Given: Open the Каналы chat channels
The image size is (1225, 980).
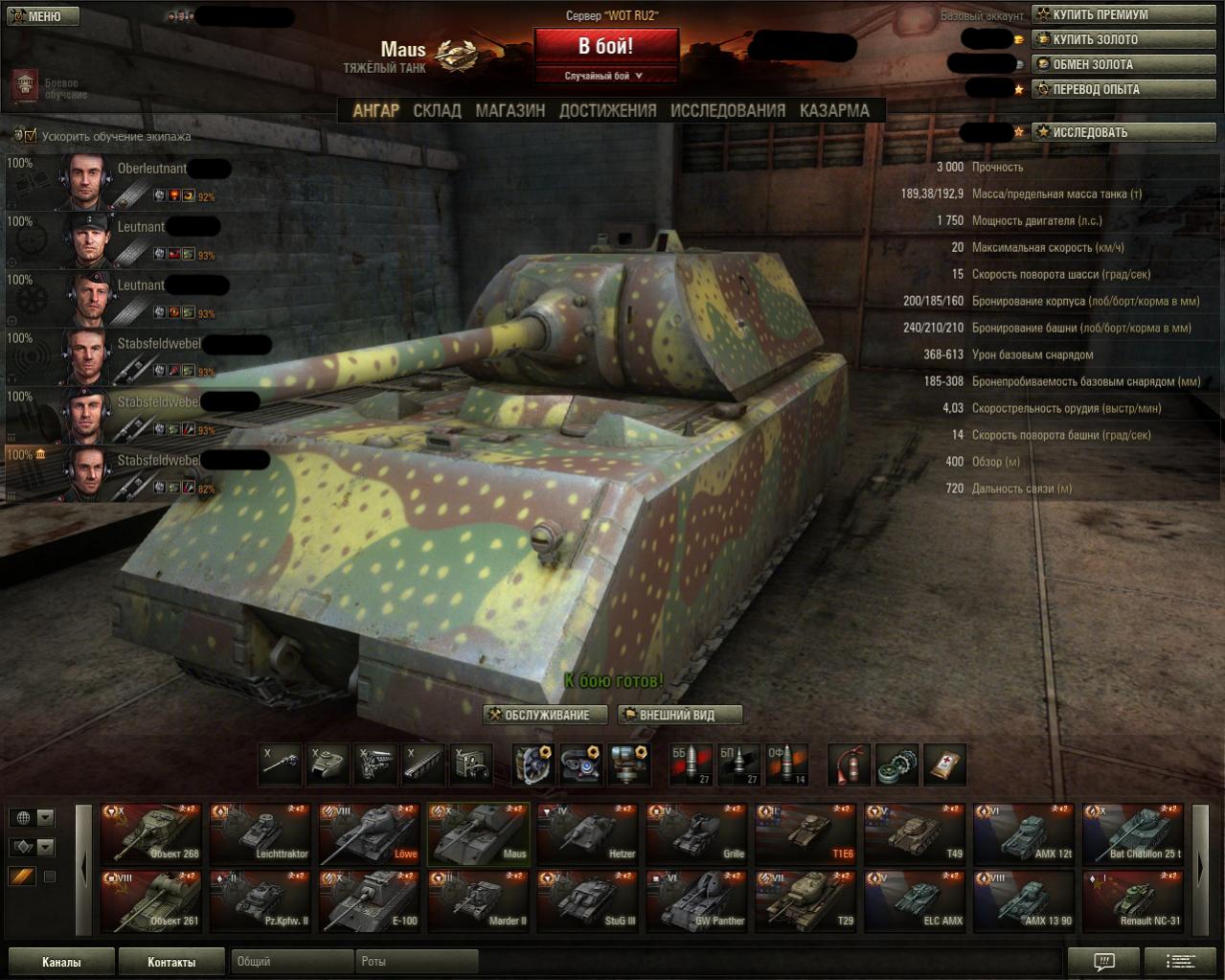Looking at the screenshot, I should click(61, 962).
